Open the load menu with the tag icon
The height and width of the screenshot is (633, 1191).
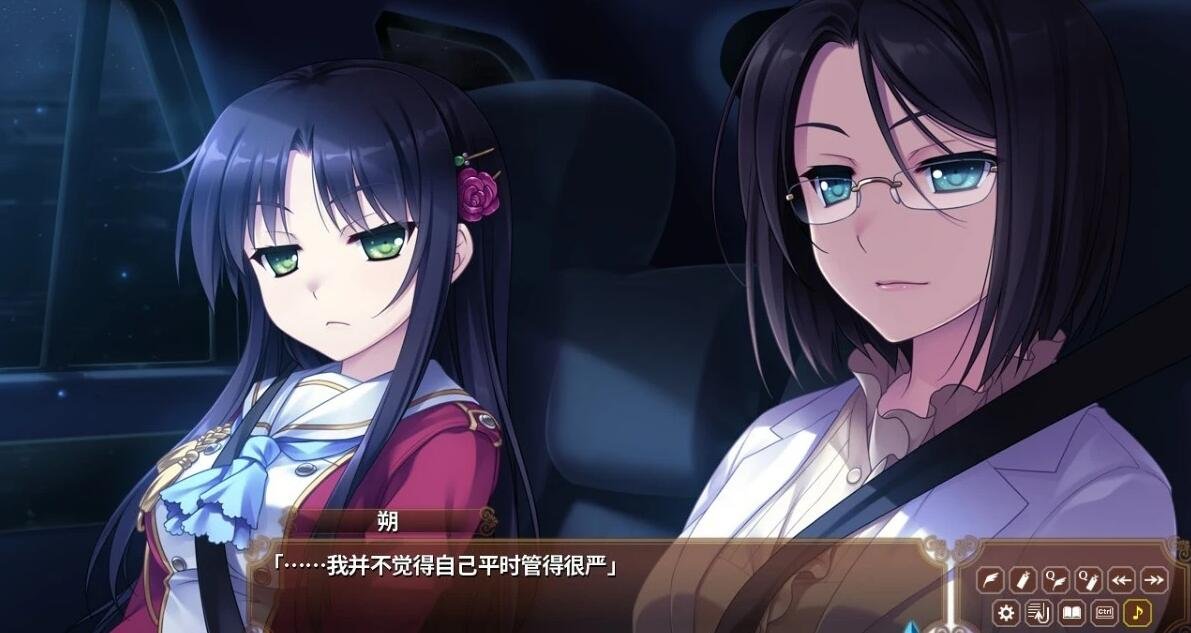1022,580
